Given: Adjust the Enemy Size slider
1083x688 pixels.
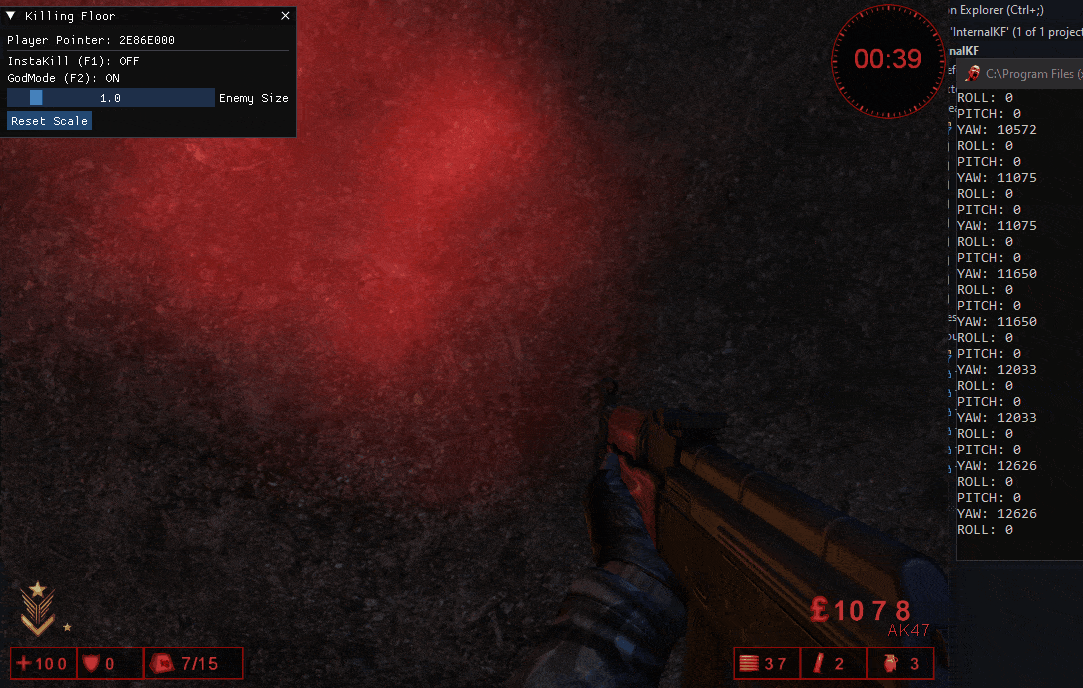Looking at the screenshot, I should pyautogui.click(x=110, y=98).
